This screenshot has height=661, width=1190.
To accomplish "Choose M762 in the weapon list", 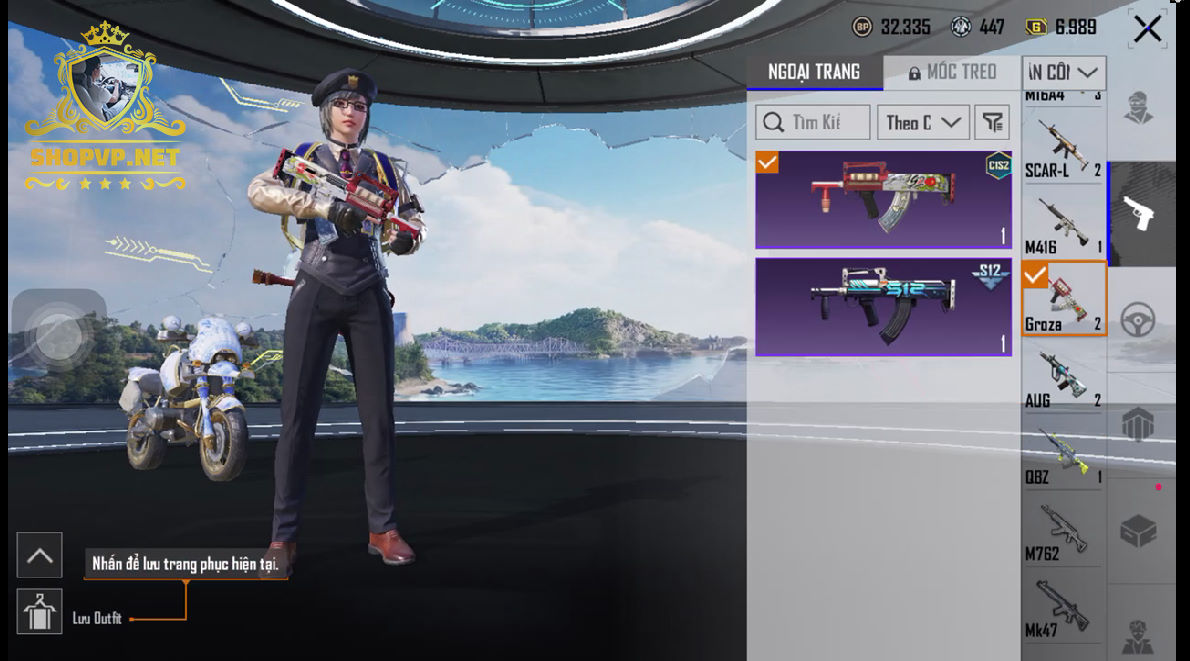I will pos(1063,532).
